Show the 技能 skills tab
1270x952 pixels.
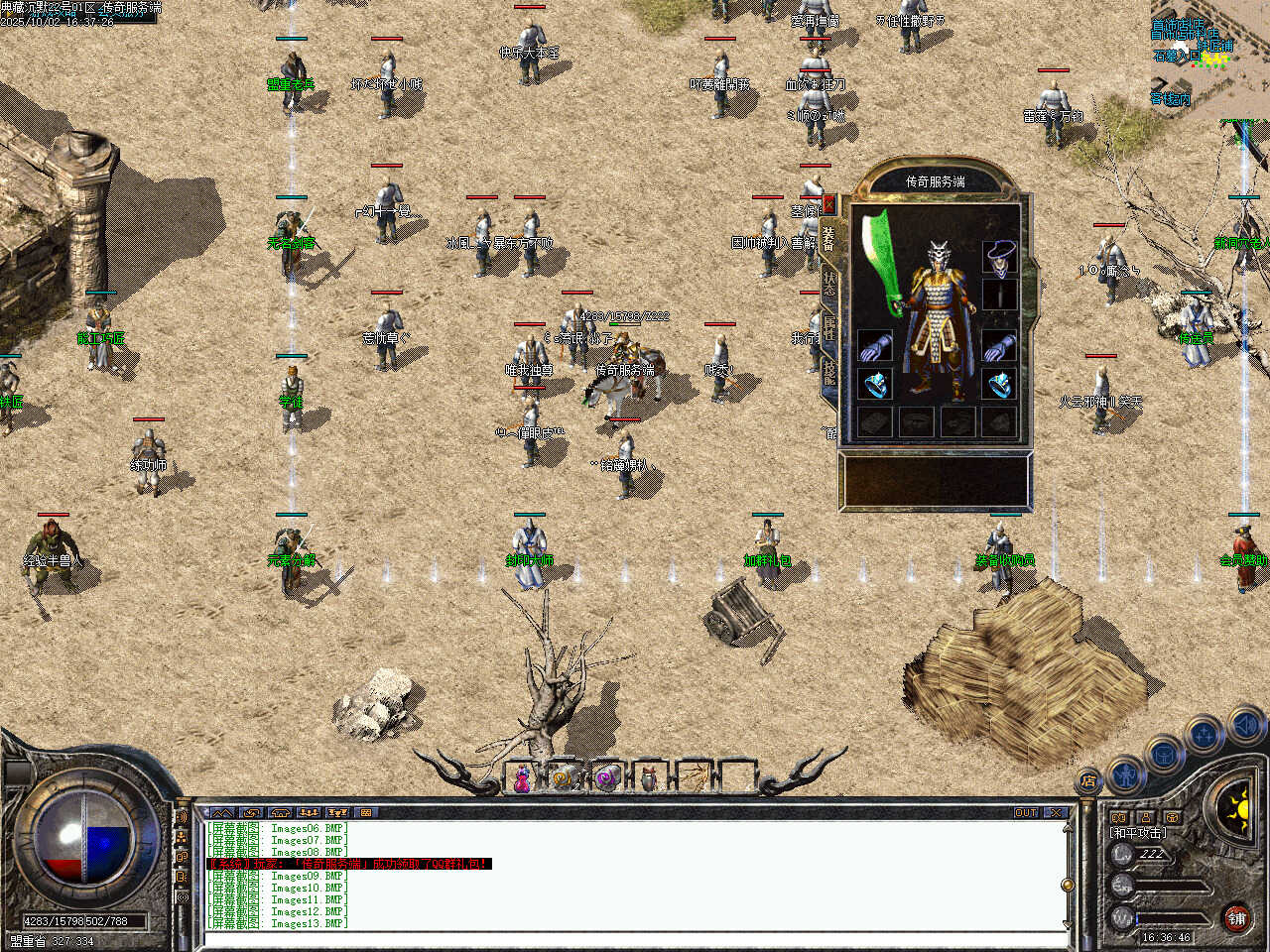[829, 372]
